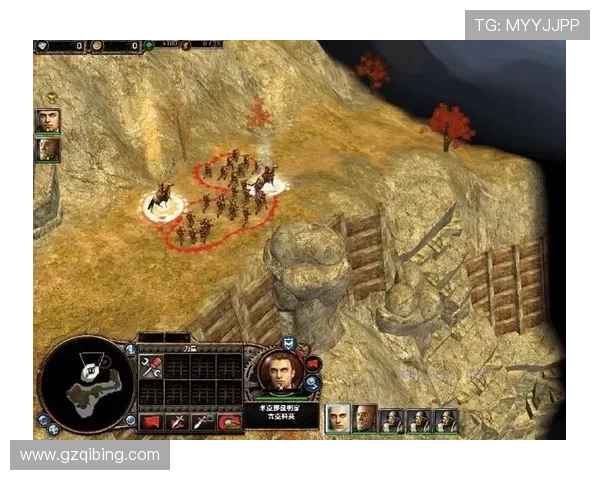This screenshot has height=480, width=600.
Task: Activate the red flag command button
Action: (x=151, y=421)
